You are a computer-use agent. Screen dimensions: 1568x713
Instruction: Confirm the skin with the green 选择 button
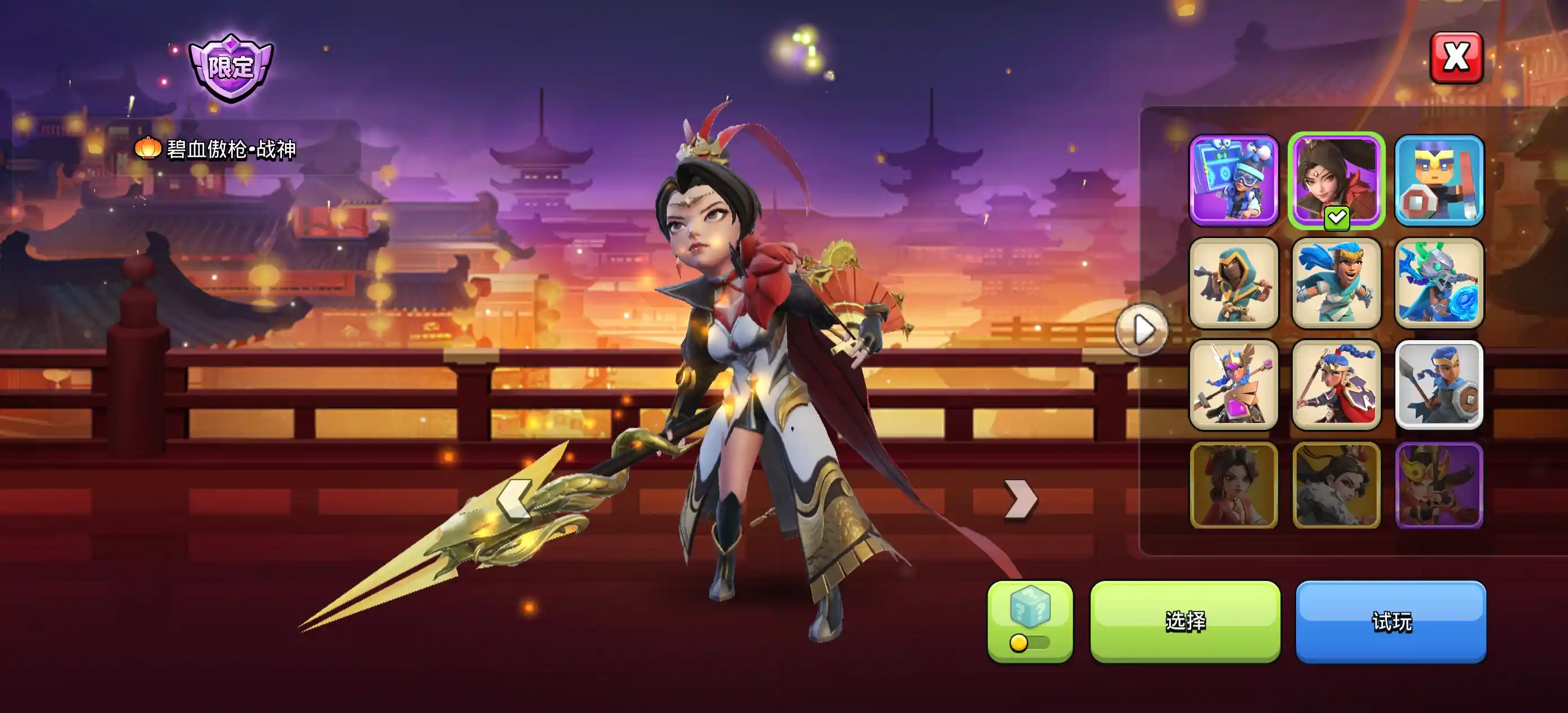pos(1185,621)
